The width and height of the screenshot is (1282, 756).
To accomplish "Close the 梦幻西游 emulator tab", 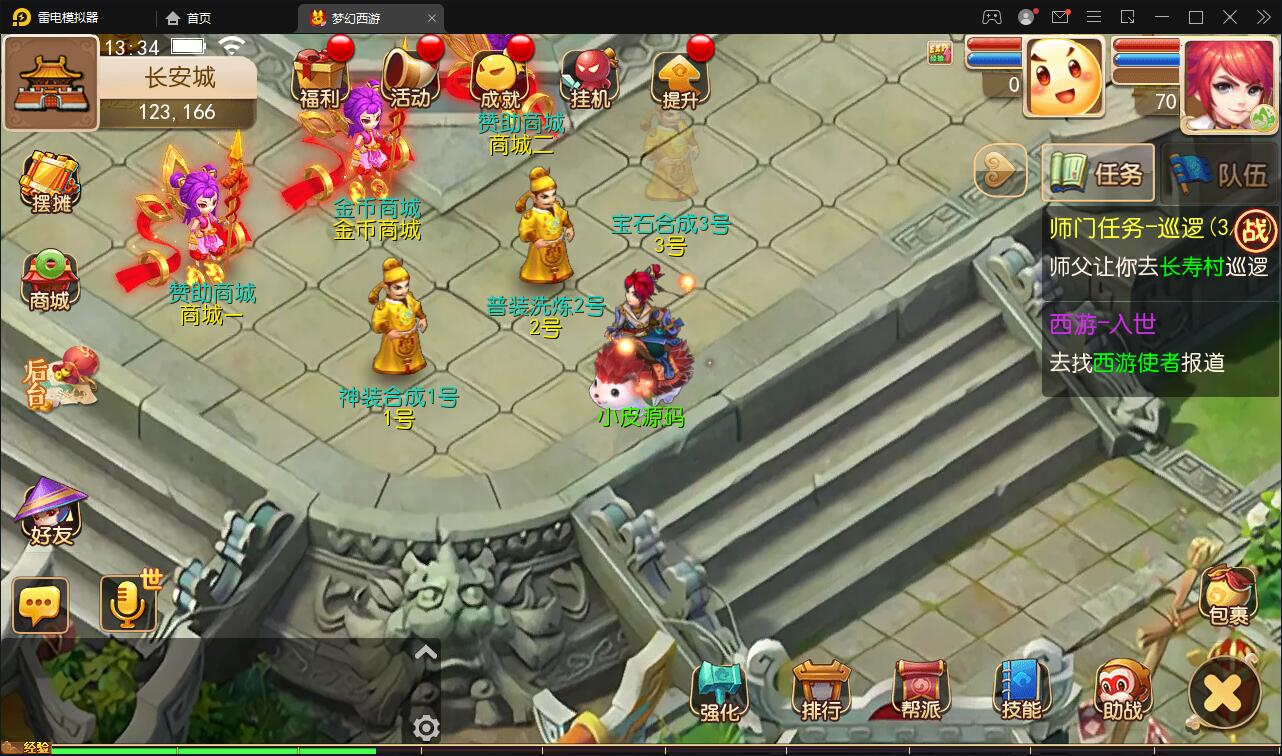I will (432, 18).
